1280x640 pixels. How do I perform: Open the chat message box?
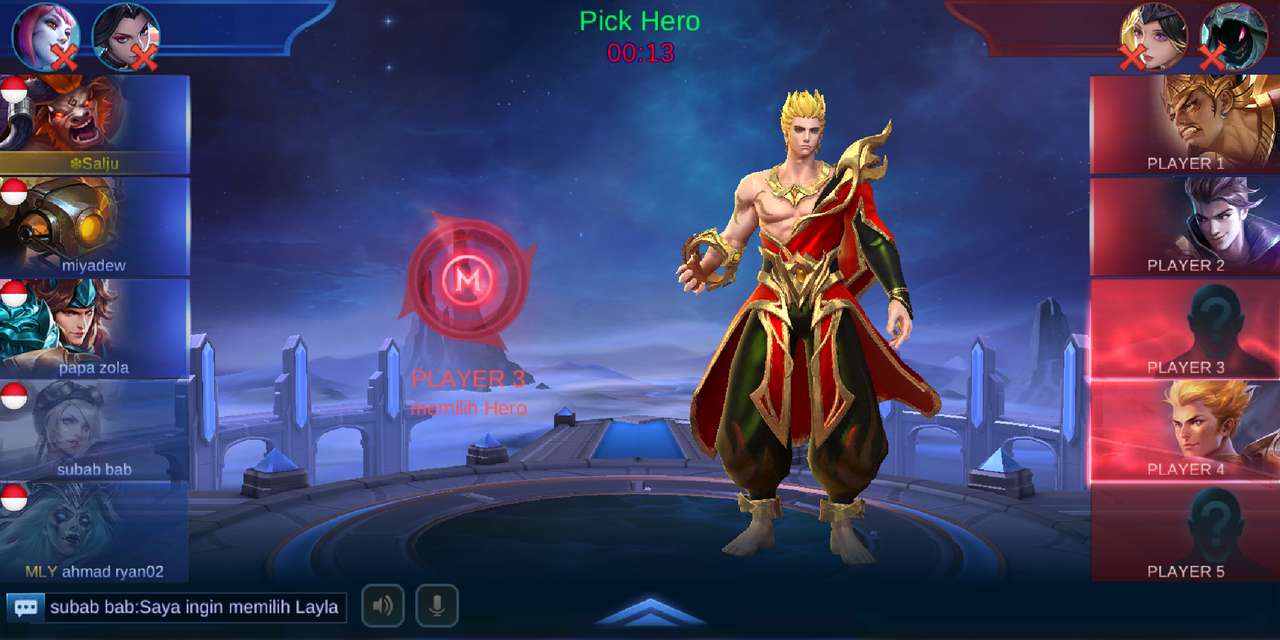177,607
